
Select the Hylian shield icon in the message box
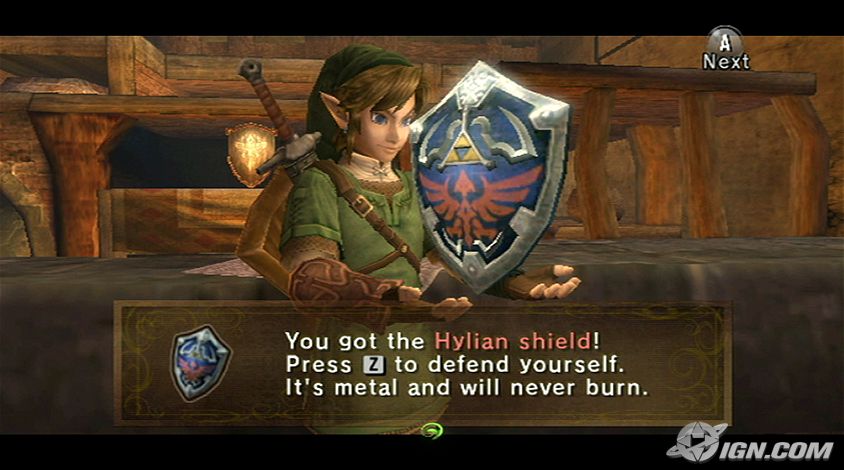click(x=201, y=362)
